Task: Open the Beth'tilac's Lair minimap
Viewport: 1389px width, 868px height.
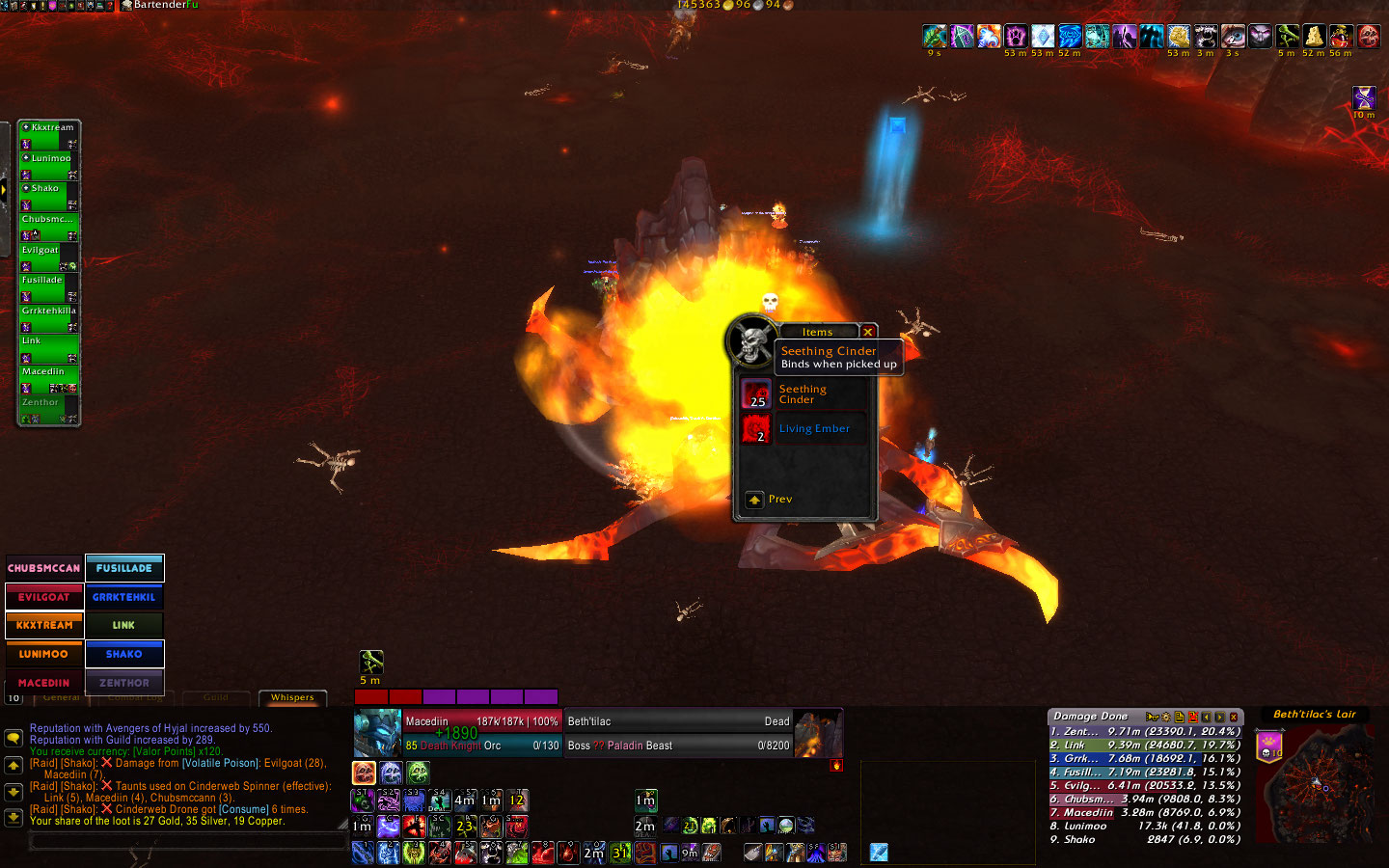Action: click(1316, 786)
